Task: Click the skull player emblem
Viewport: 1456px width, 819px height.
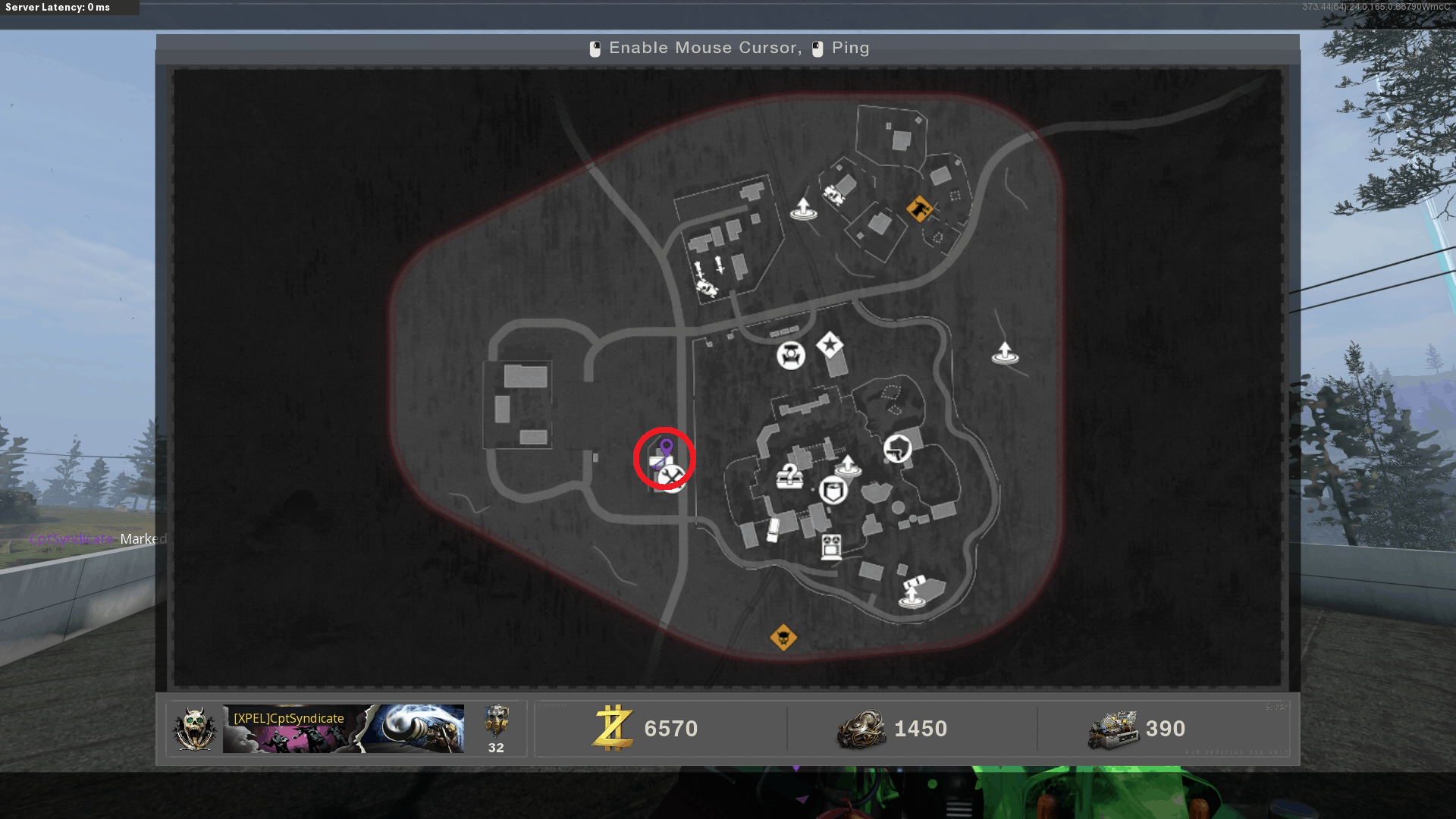Action: (x=195, y=729)
